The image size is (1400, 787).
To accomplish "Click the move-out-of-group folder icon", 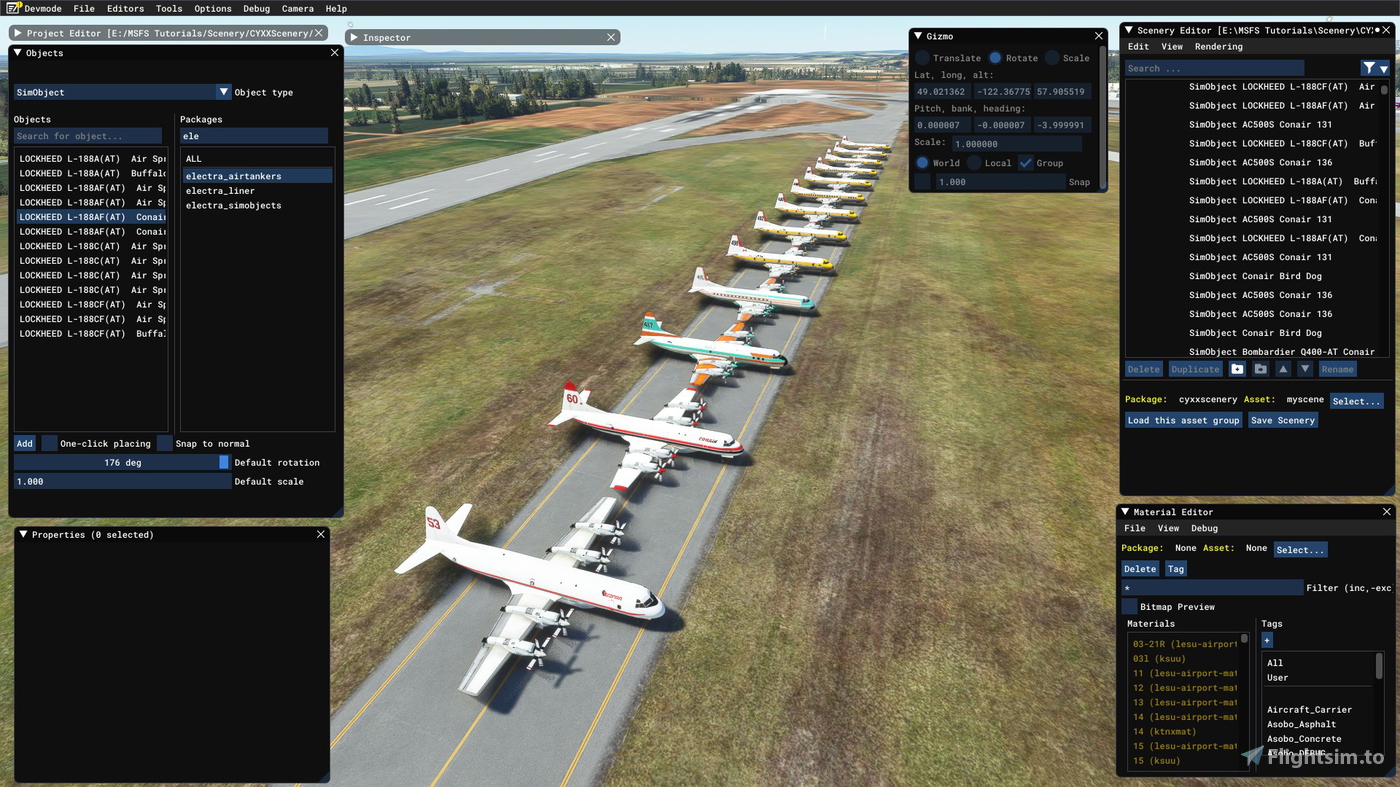I will click(x=1260, y=369).
